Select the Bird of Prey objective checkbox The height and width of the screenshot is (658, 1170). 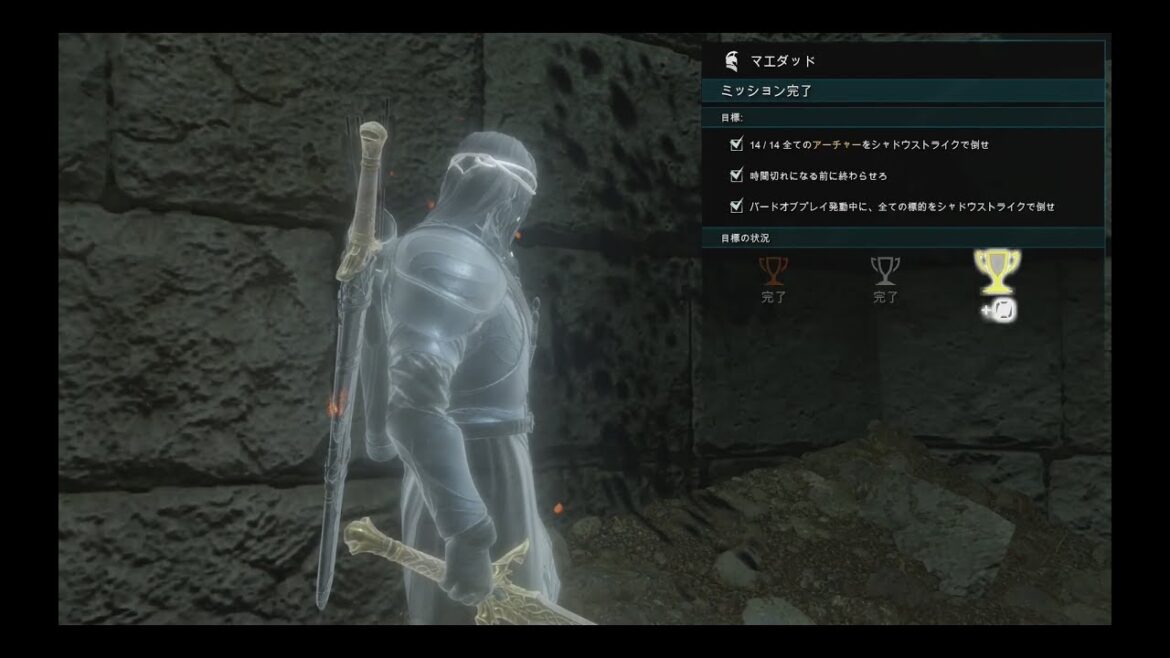(x=737, y=206)
